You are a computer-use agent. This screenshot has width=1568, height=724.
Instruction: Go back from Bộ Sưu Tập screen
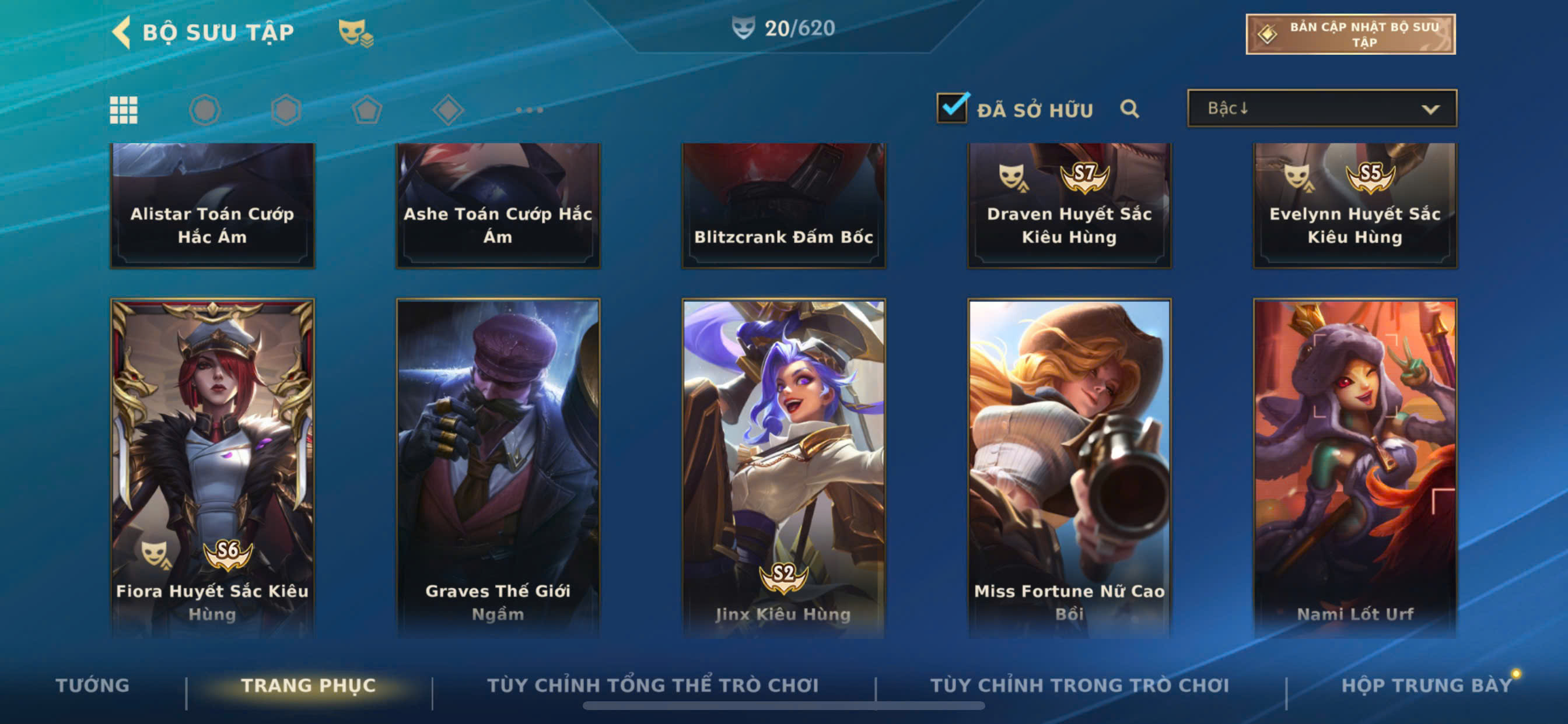pos(123,31)
